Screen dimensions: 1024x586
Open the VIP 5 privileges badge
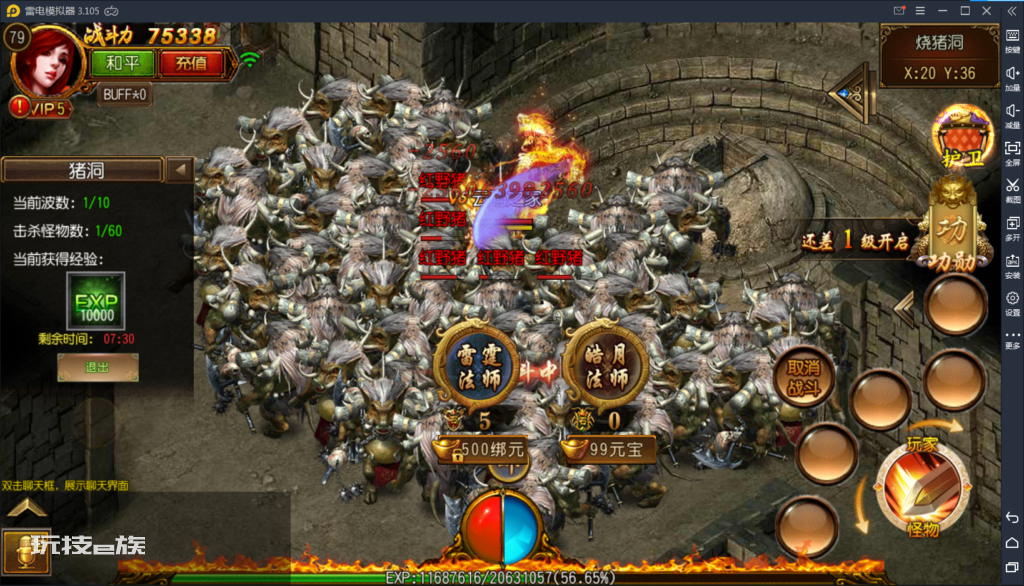[41, 107]
